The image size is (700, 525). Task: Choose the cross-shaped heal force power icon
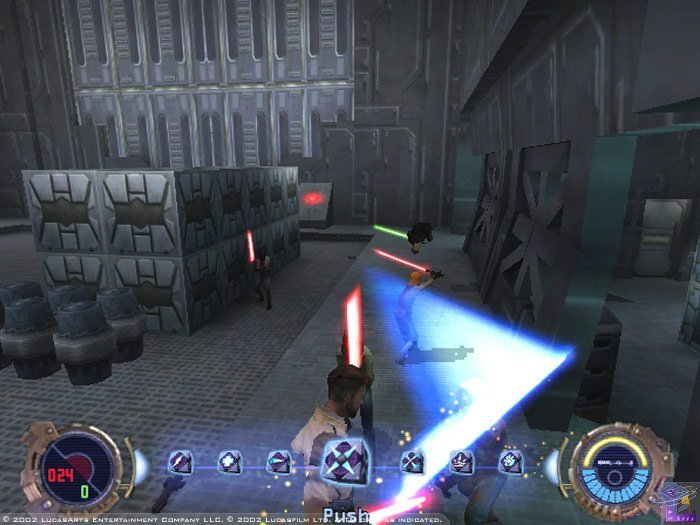[x=229, y=462]
